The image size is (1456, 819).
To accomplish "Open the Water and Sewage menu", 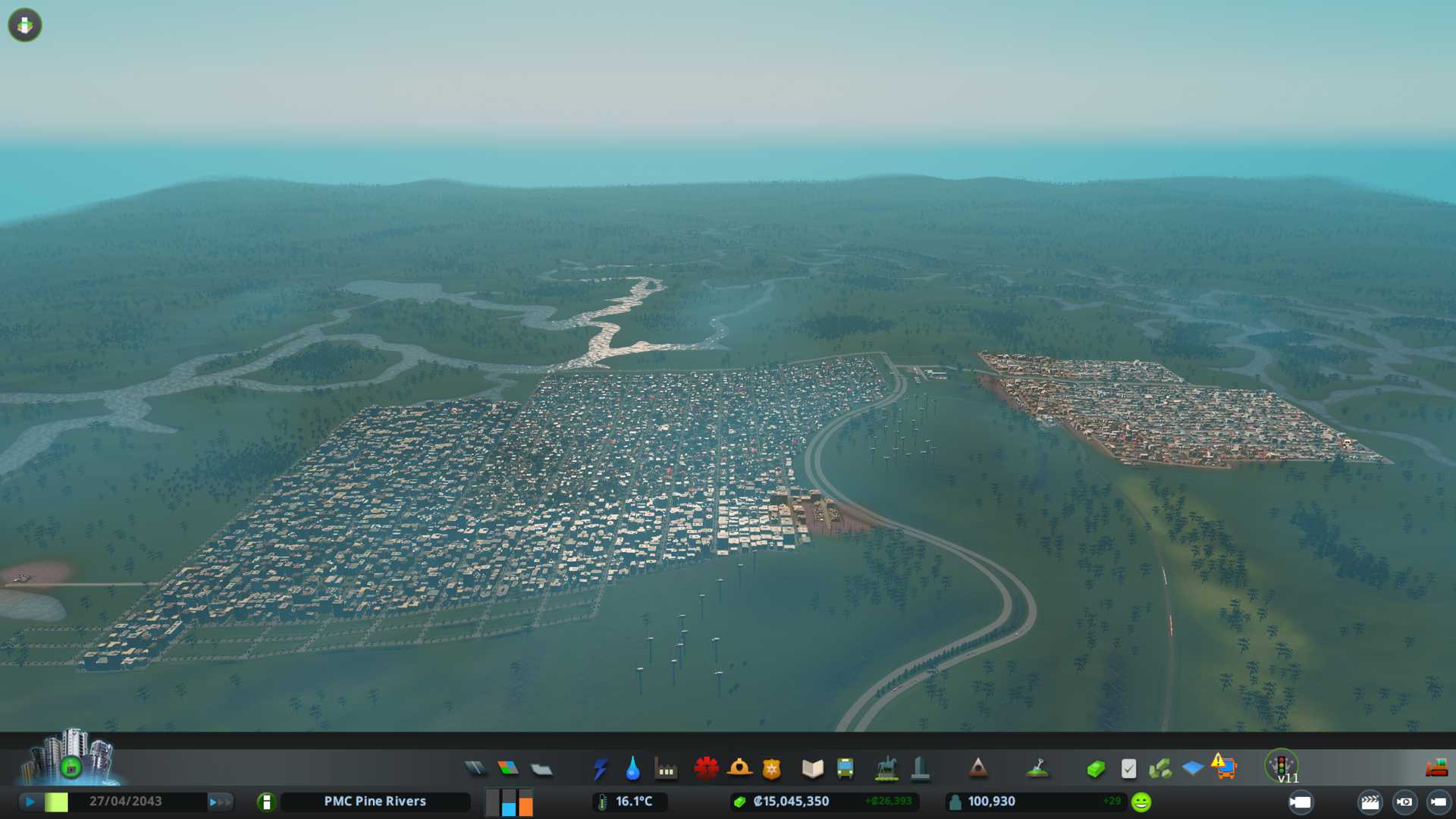I will pyautogui.click(x=632, y=769).
